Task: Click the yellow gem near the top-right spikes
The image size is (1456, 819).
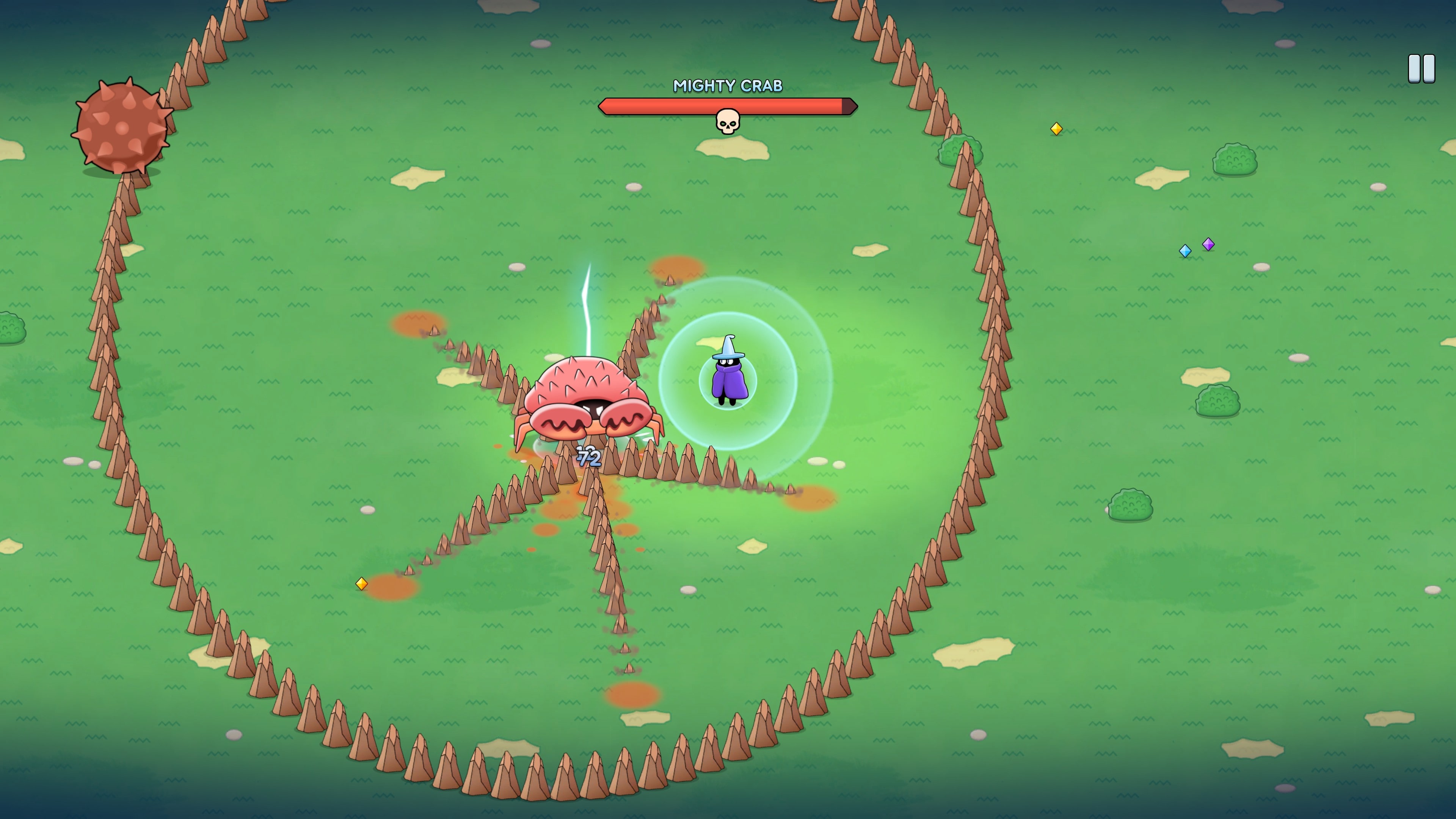Action: (1056, 129)
